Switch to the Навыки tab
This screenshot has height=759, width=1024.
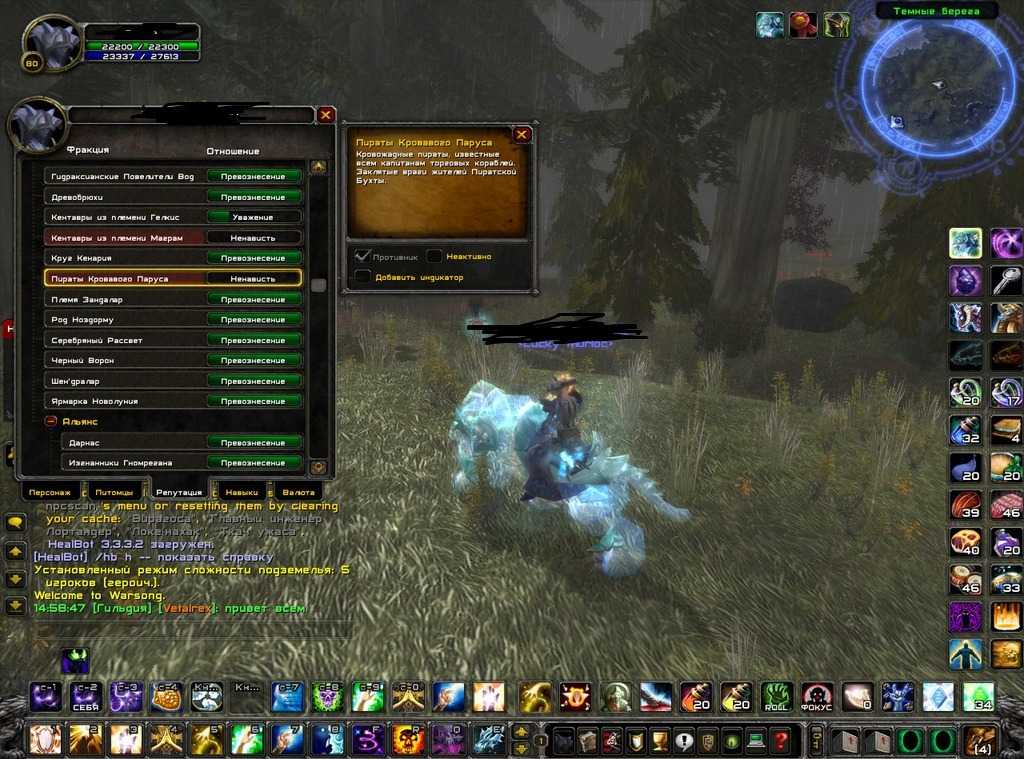coord(241,492)
